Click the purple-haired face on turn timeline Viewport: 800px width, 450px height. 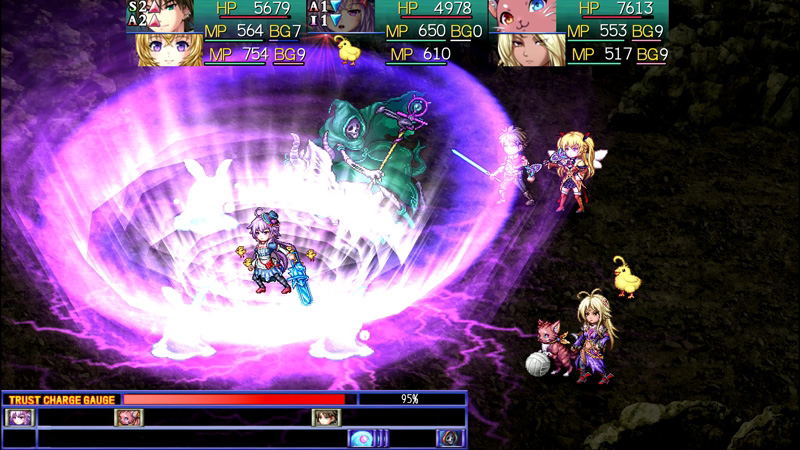(x=20, y=417)
